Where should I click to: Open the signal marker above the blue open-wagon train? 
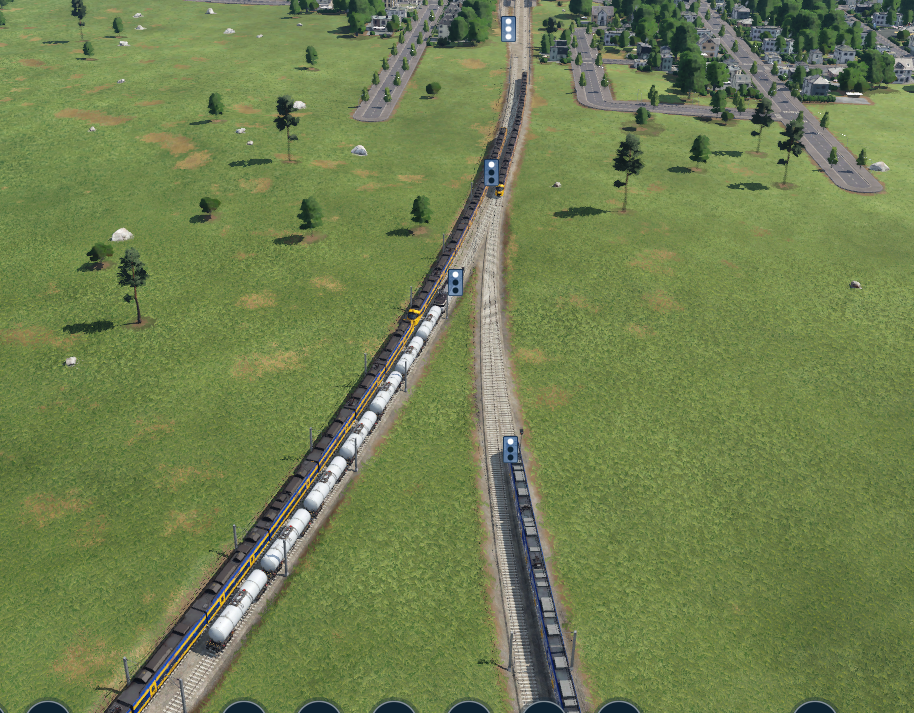(511, 449)
